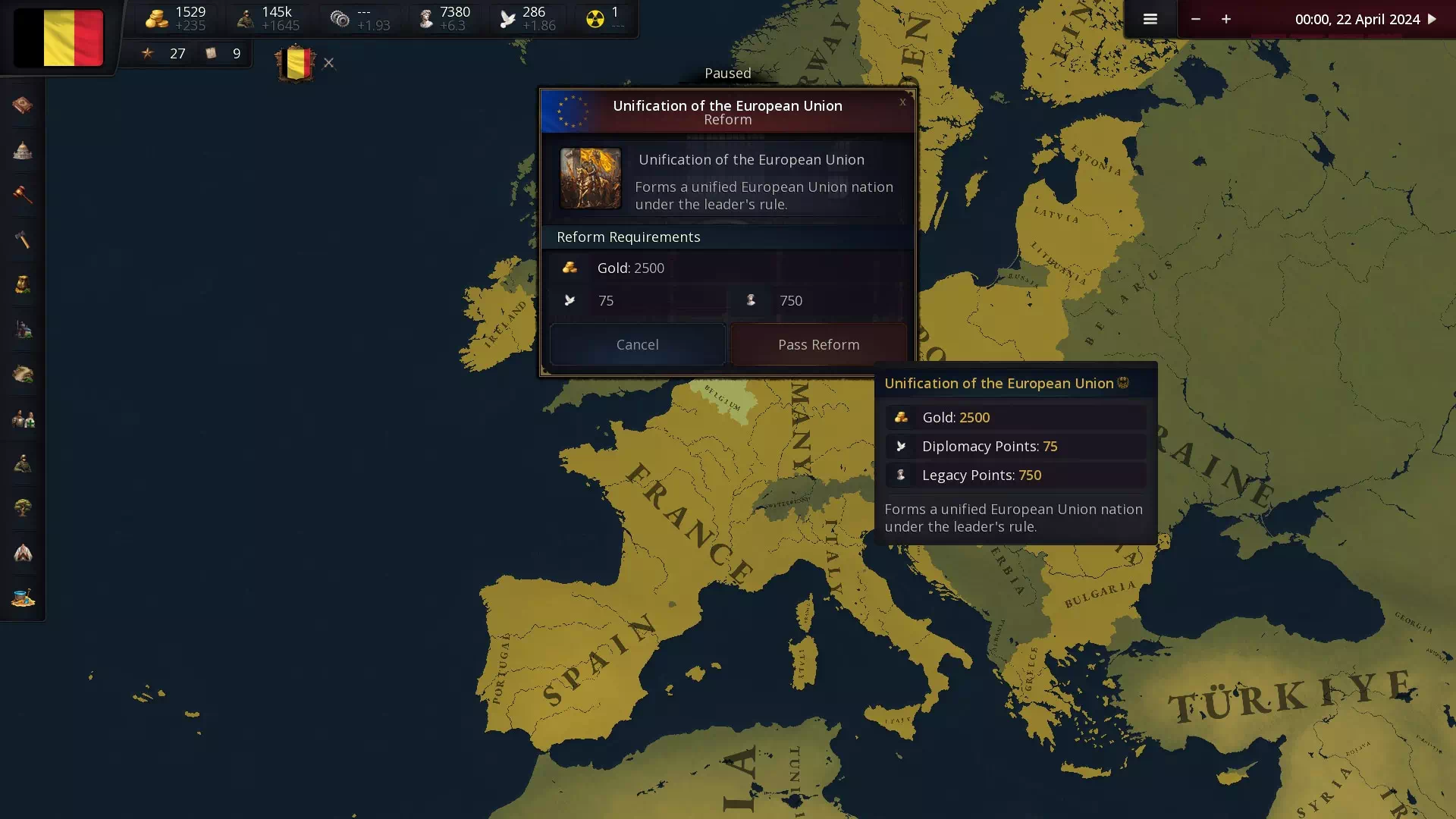This screenshot has height=819, width=1456.
Task: Open the Belgium flag country panel
Action: [x=58, y=38]
